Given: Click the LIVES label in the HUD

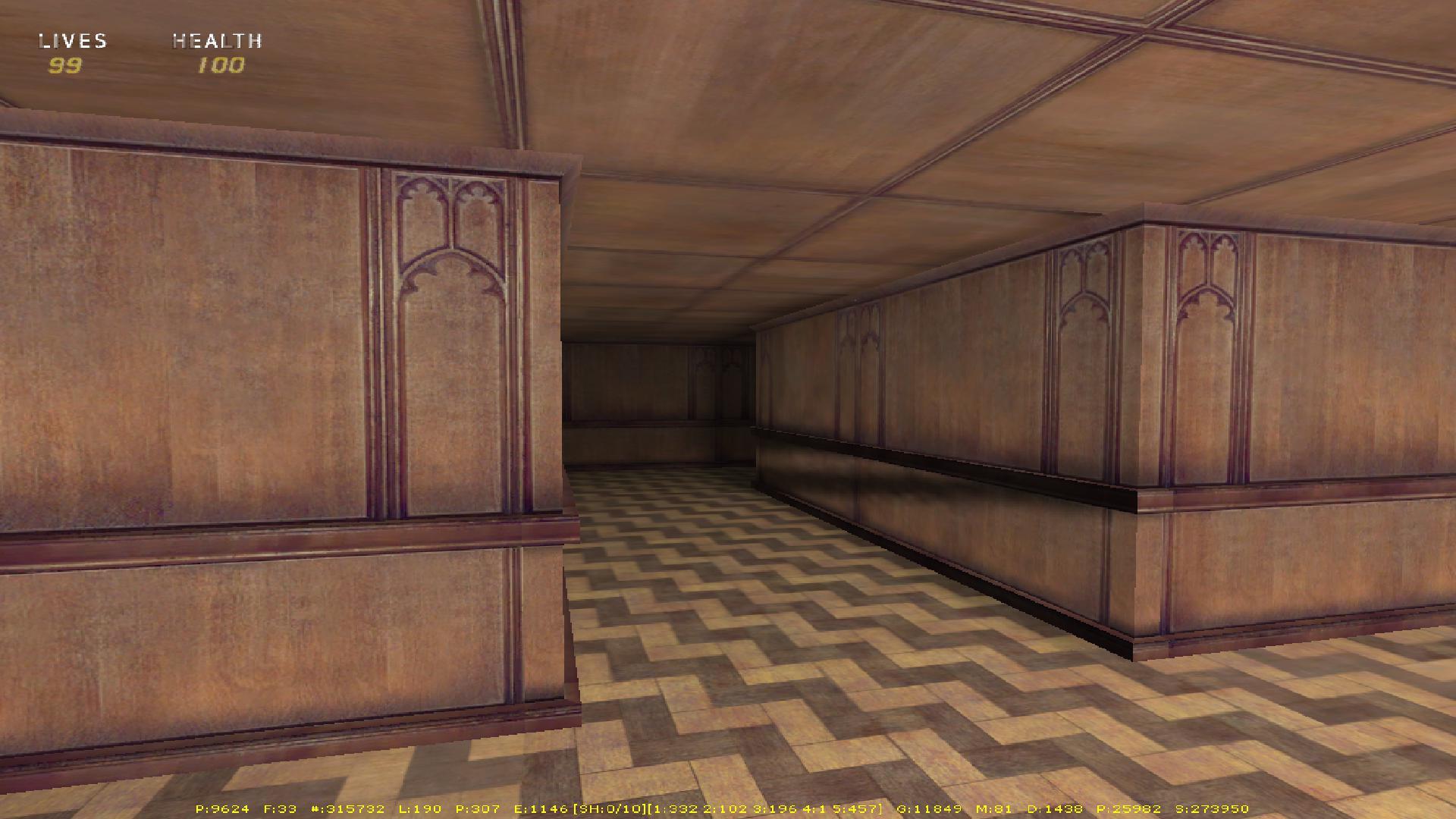Looking at the screenshot, I should pyautogui.click(x=72, y=42).
